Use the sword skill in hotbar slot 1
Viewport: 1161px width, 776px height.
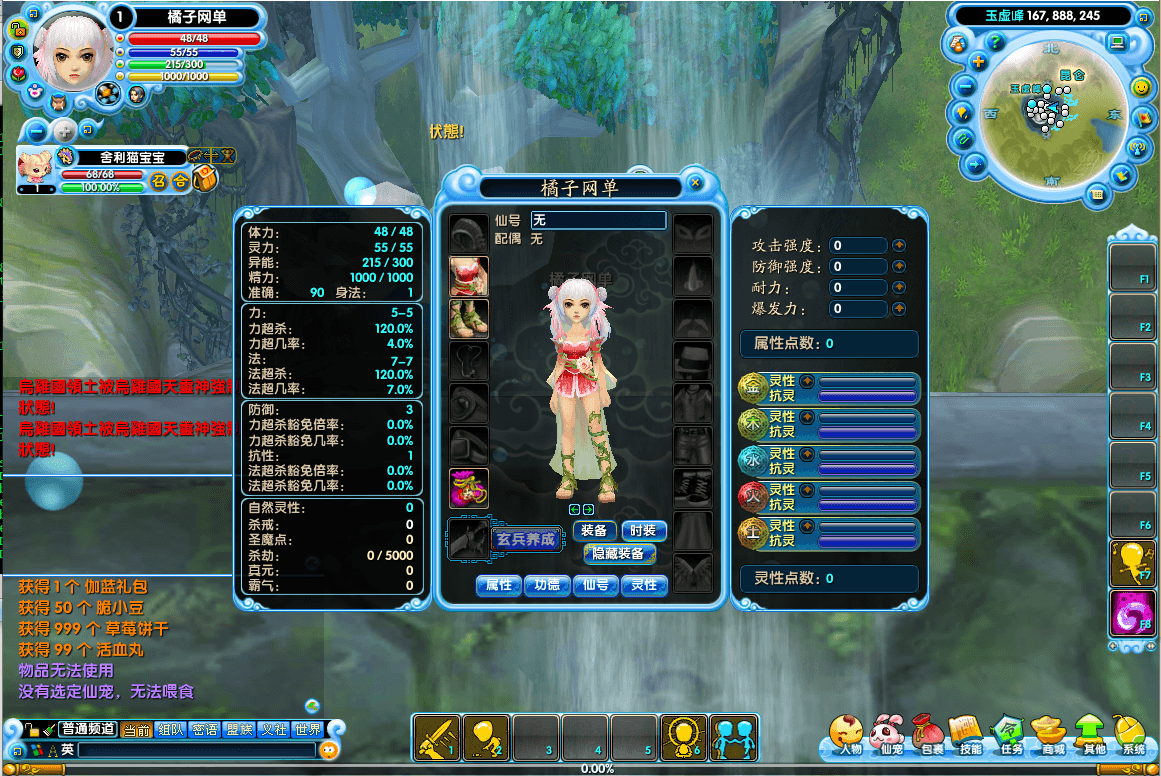[437, 737]
